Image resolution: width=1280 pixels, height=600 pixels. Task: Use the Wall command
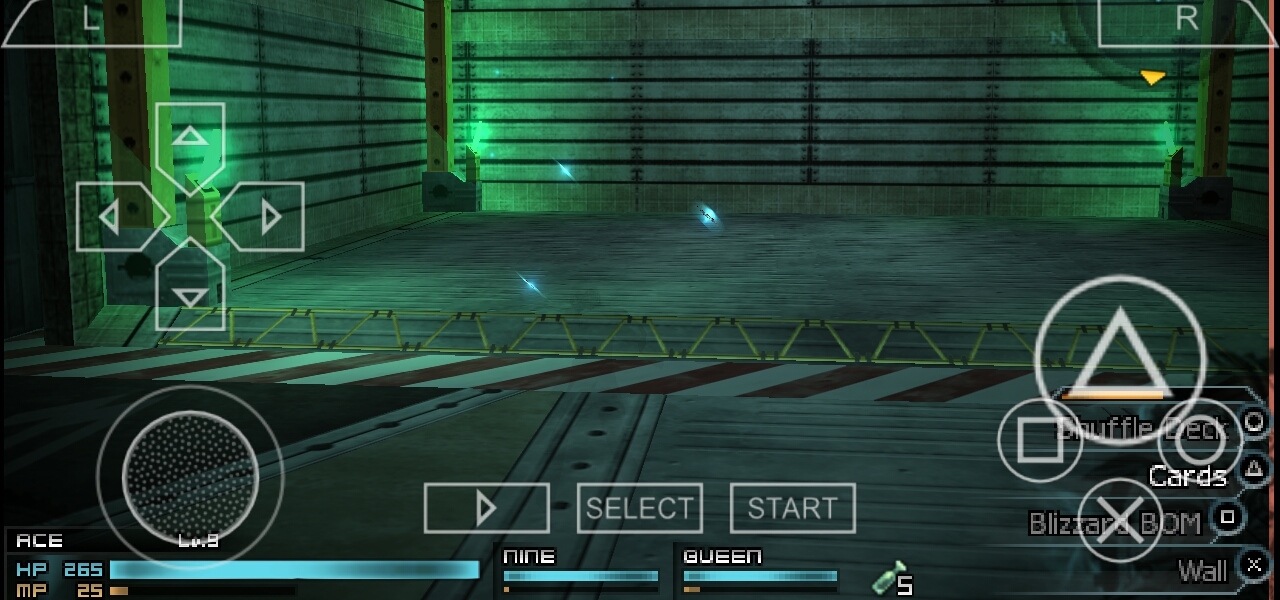[1202, 571]
